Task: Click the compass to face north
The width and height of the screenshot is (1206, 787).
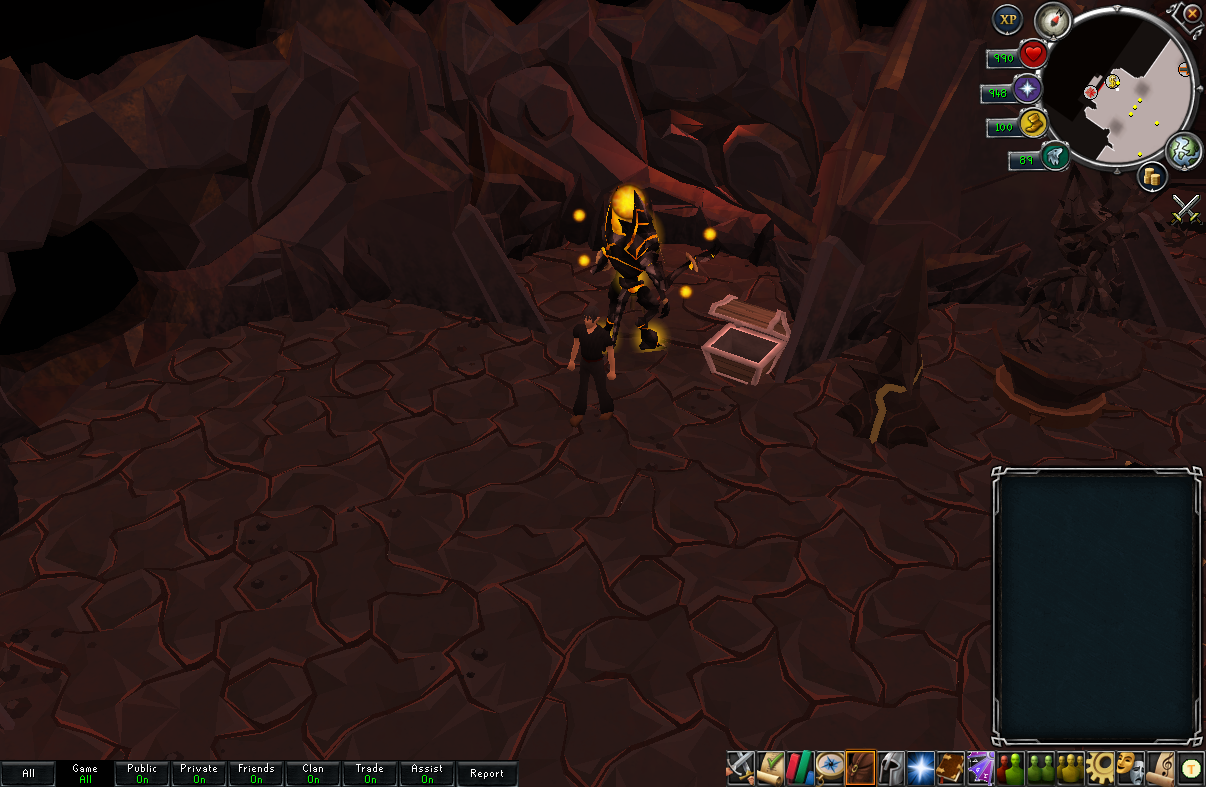Action: [1052, 19]
